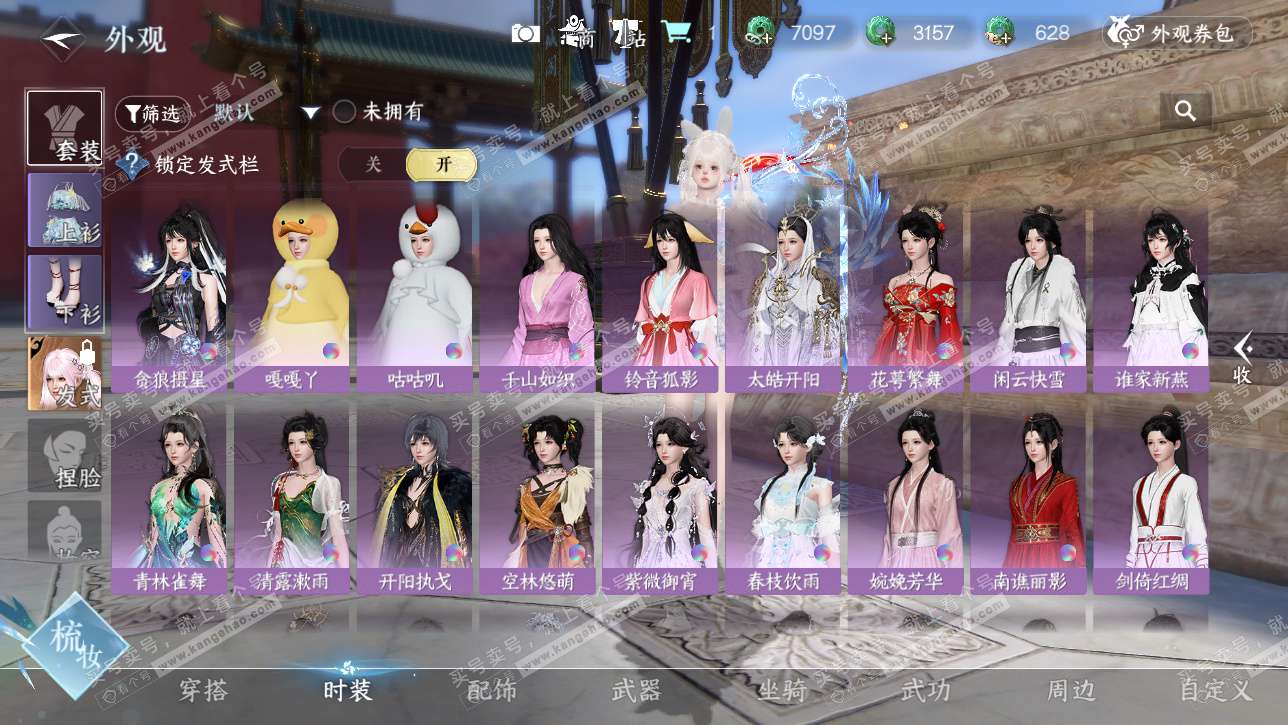Viewport: 1288px width, 725px height.
Task: Open the 外观券包 voucher pack
Action: click(1177, 33)
